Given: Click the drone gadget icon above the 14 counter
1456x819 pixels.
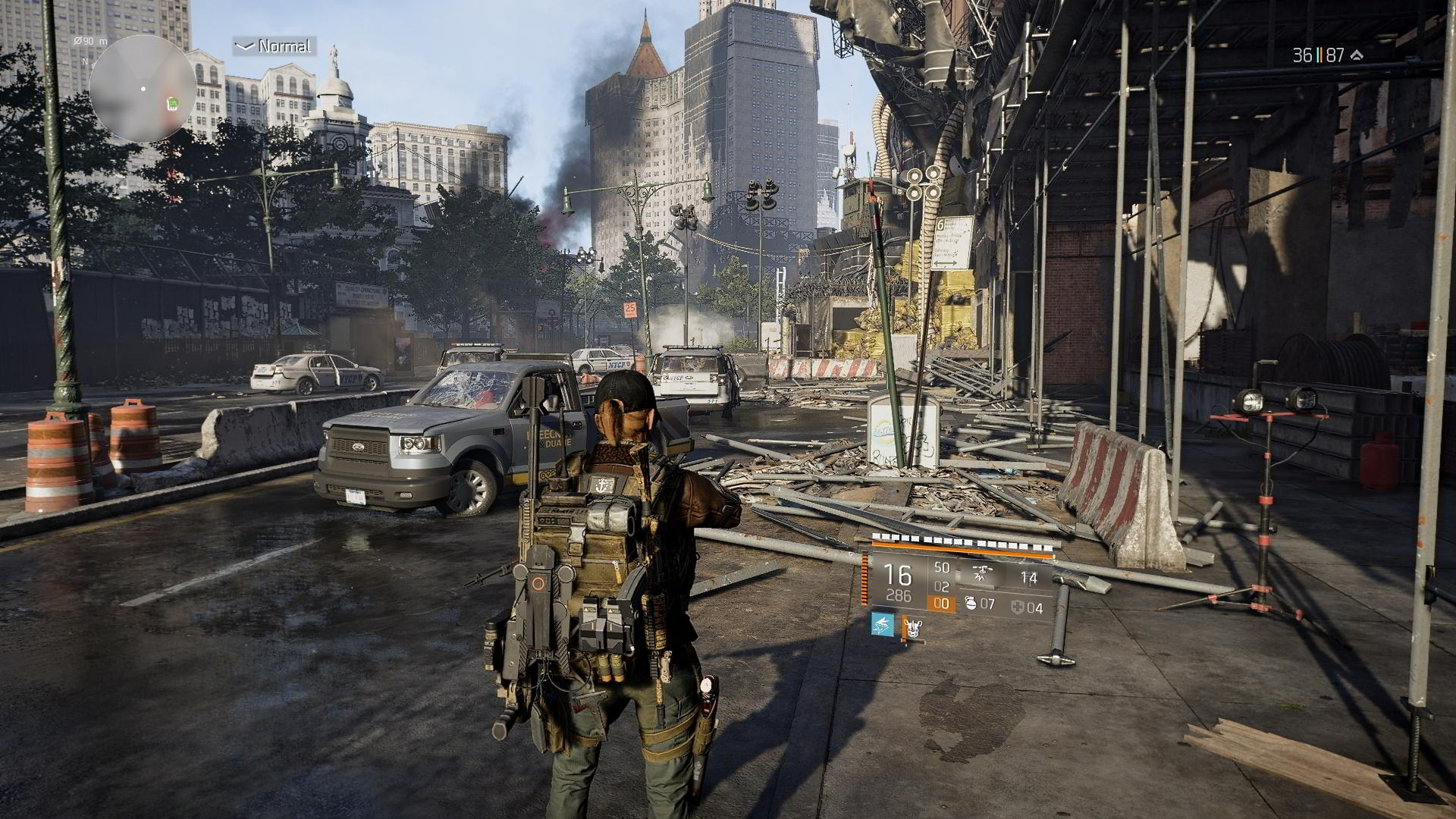Looking at the screenshot, I should tap(983, 574).
